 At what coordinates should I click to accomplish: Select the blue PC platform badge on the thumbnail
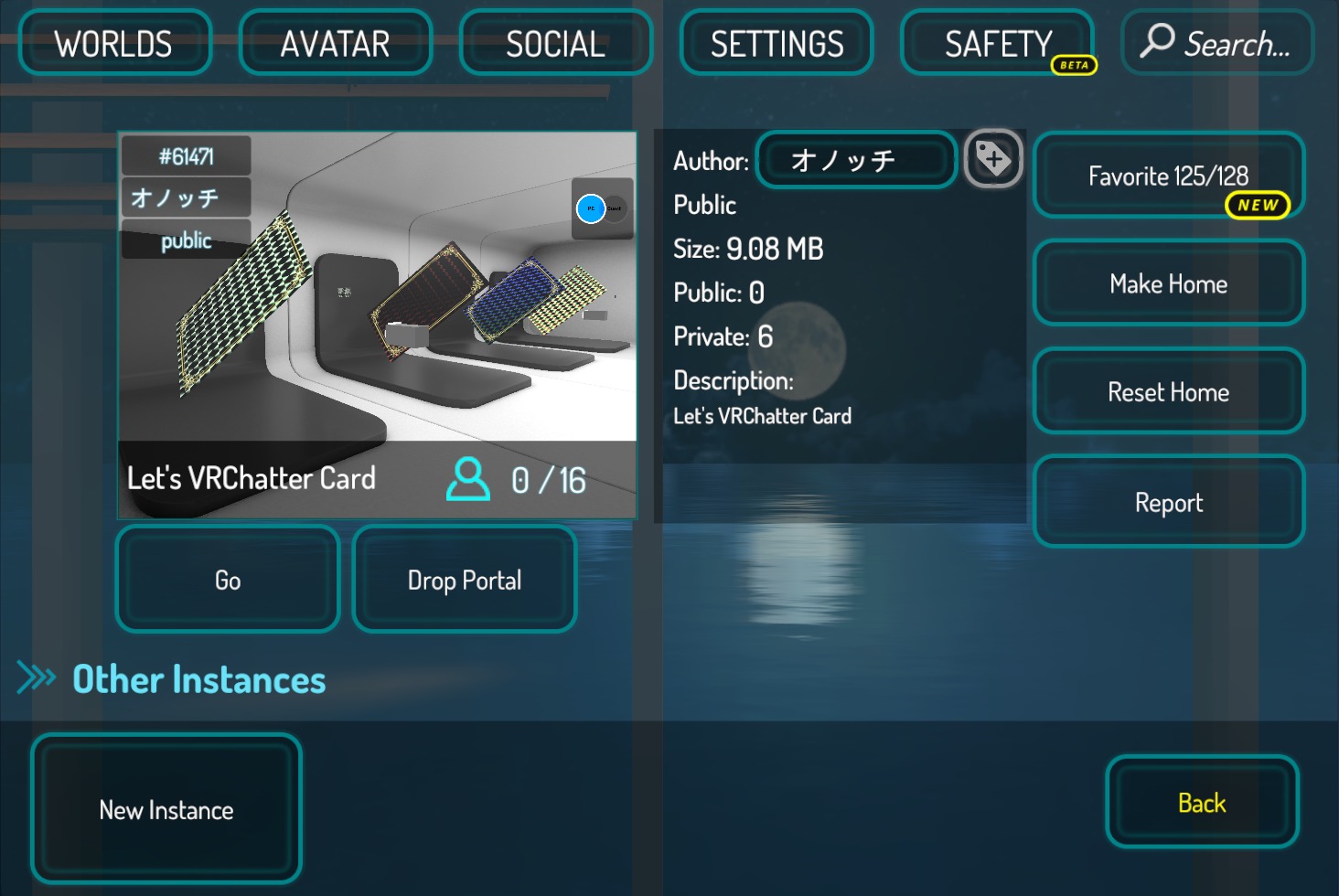click(590, 207)
